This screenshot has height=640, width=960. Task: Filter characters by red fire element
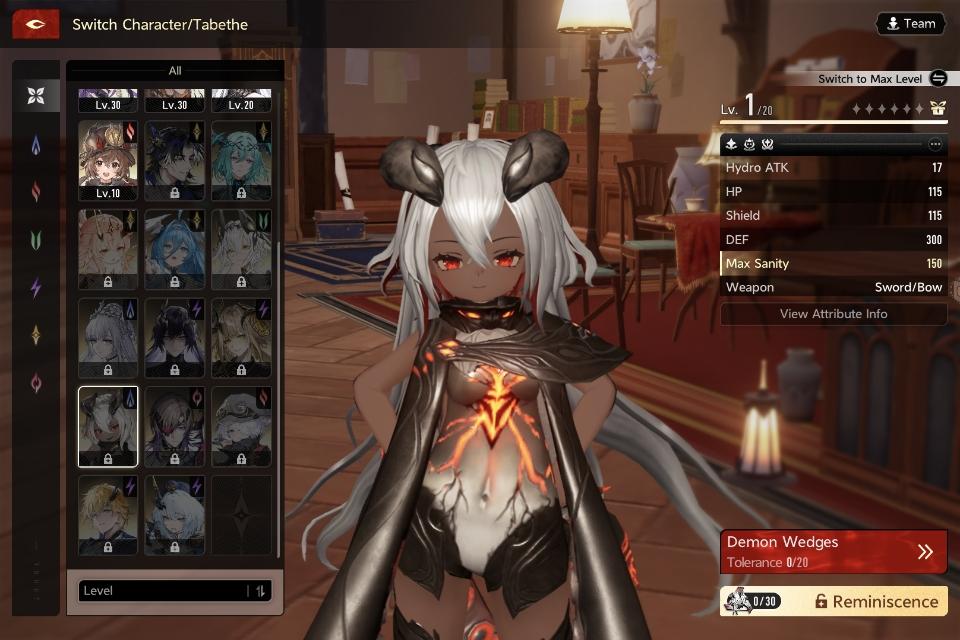tap(36, 192)
